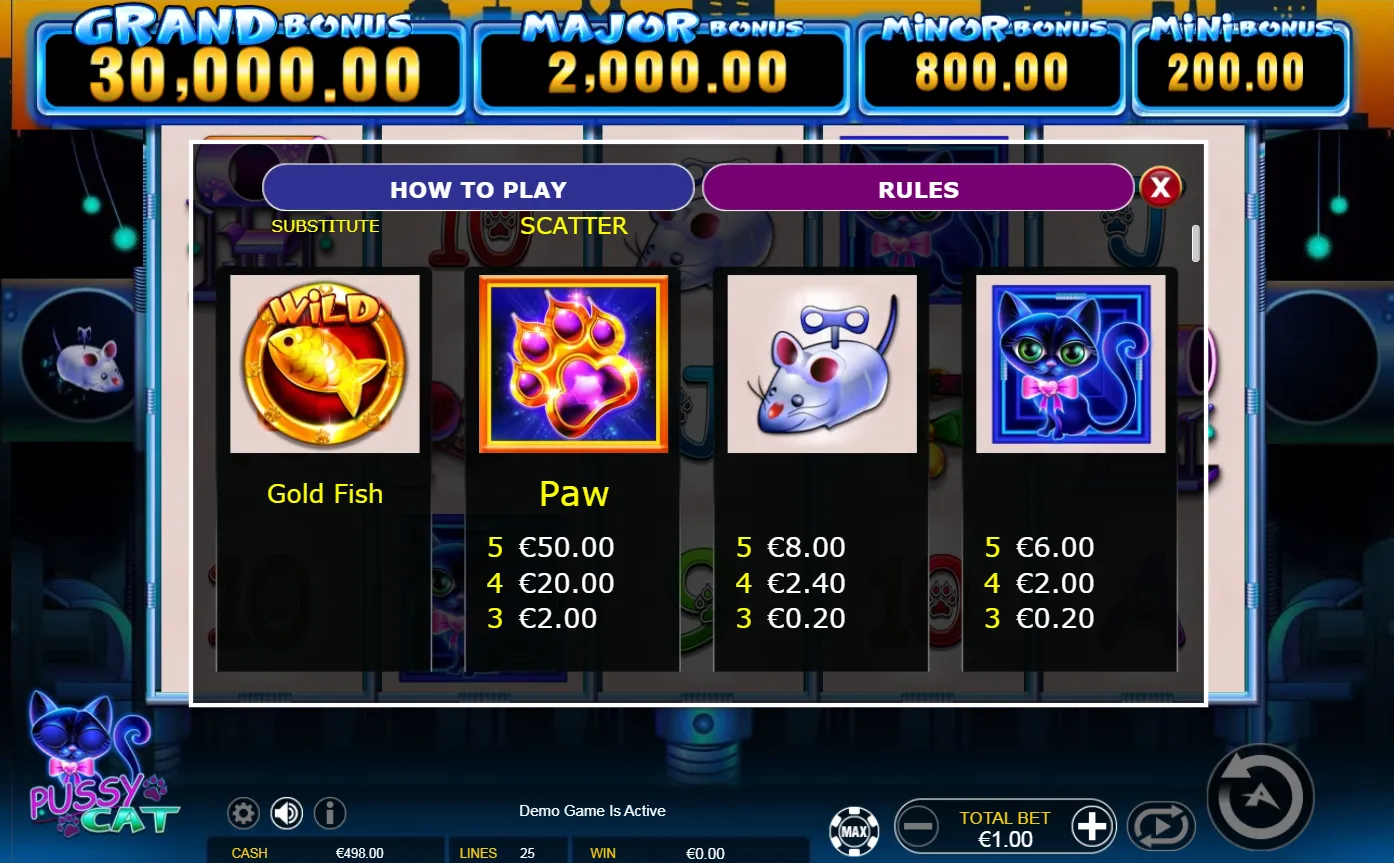Click the wind-up mouse symbol
The width and height of the screenshot is (1394, 863).
821,363
